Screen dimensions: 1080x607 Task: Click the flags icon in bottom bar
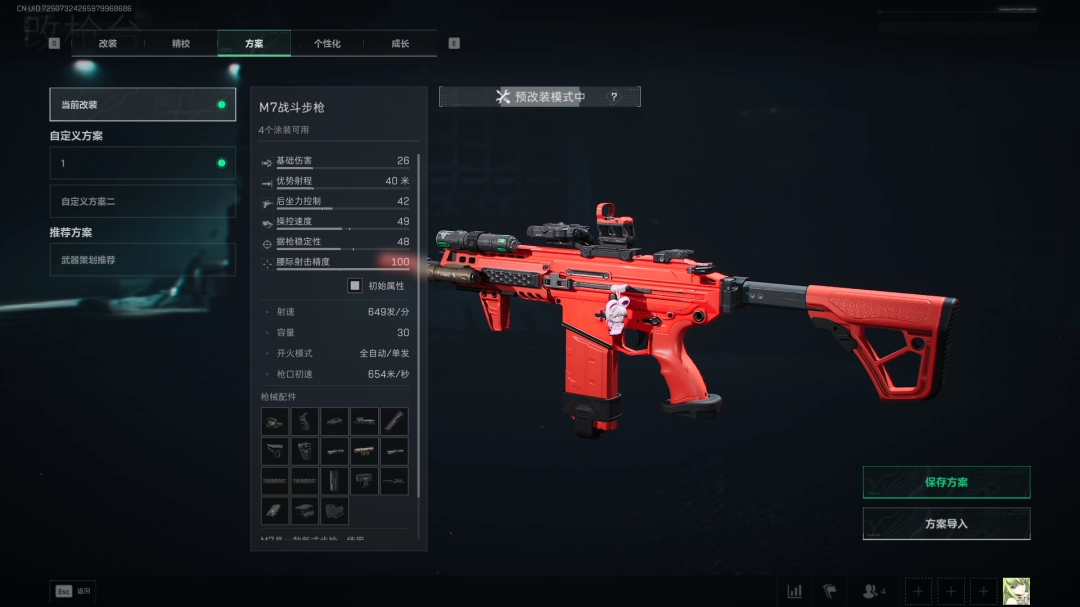click(x=829, y=591)
